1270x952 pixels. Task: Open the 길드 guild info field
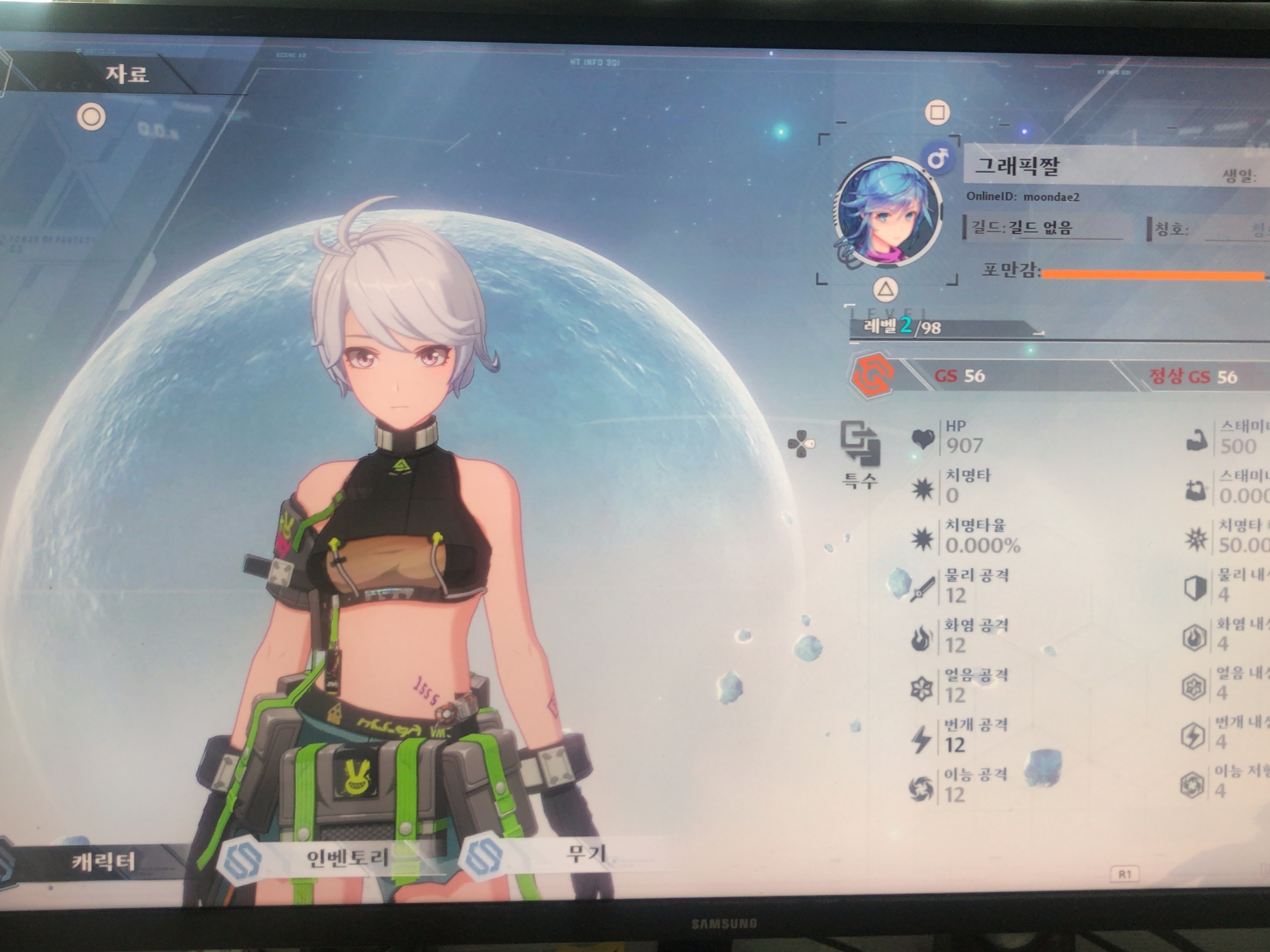(x=1042, y=227)
